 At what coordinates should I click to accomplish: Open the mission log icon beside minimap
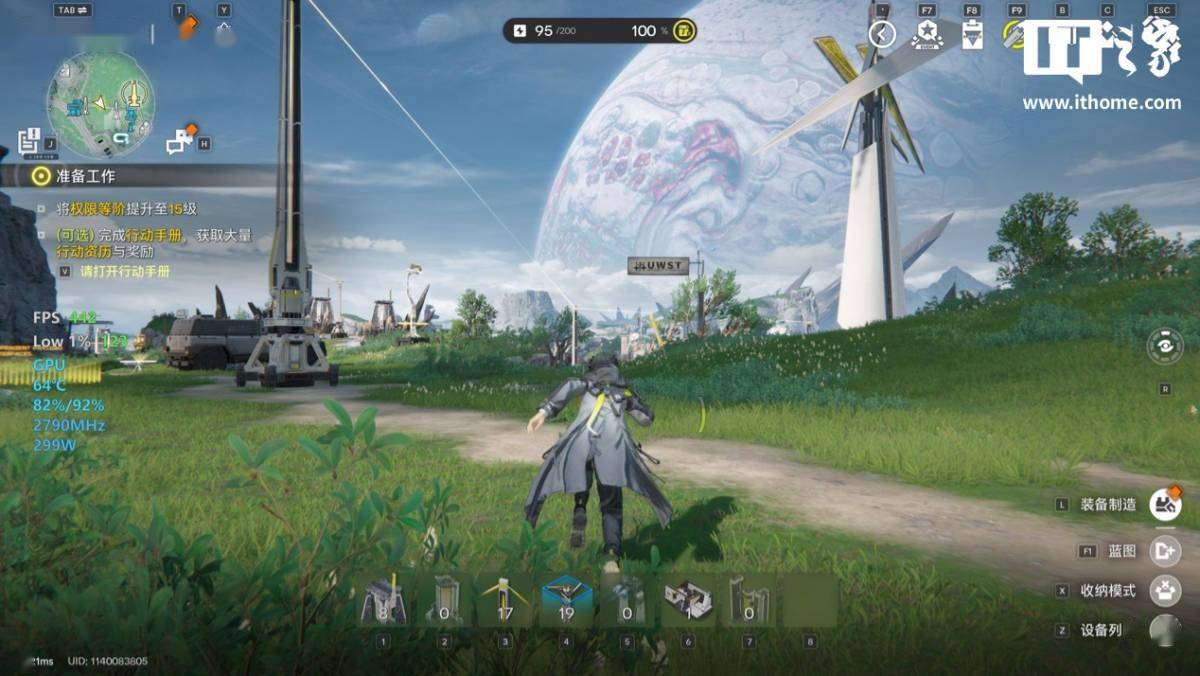[x=29, y=141]
